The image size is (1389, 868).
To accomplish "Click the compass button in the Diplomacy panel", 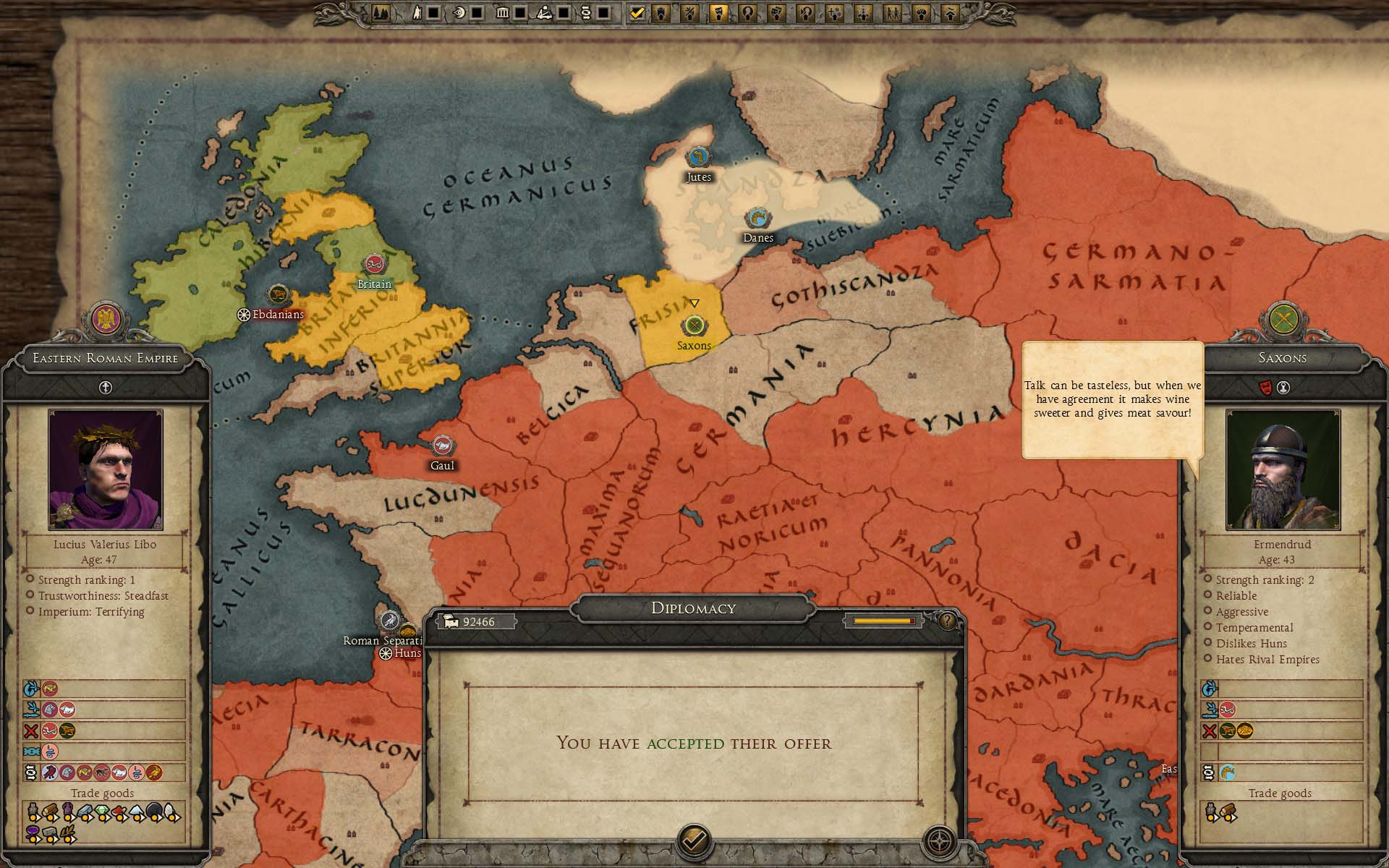I will (940, 841).
